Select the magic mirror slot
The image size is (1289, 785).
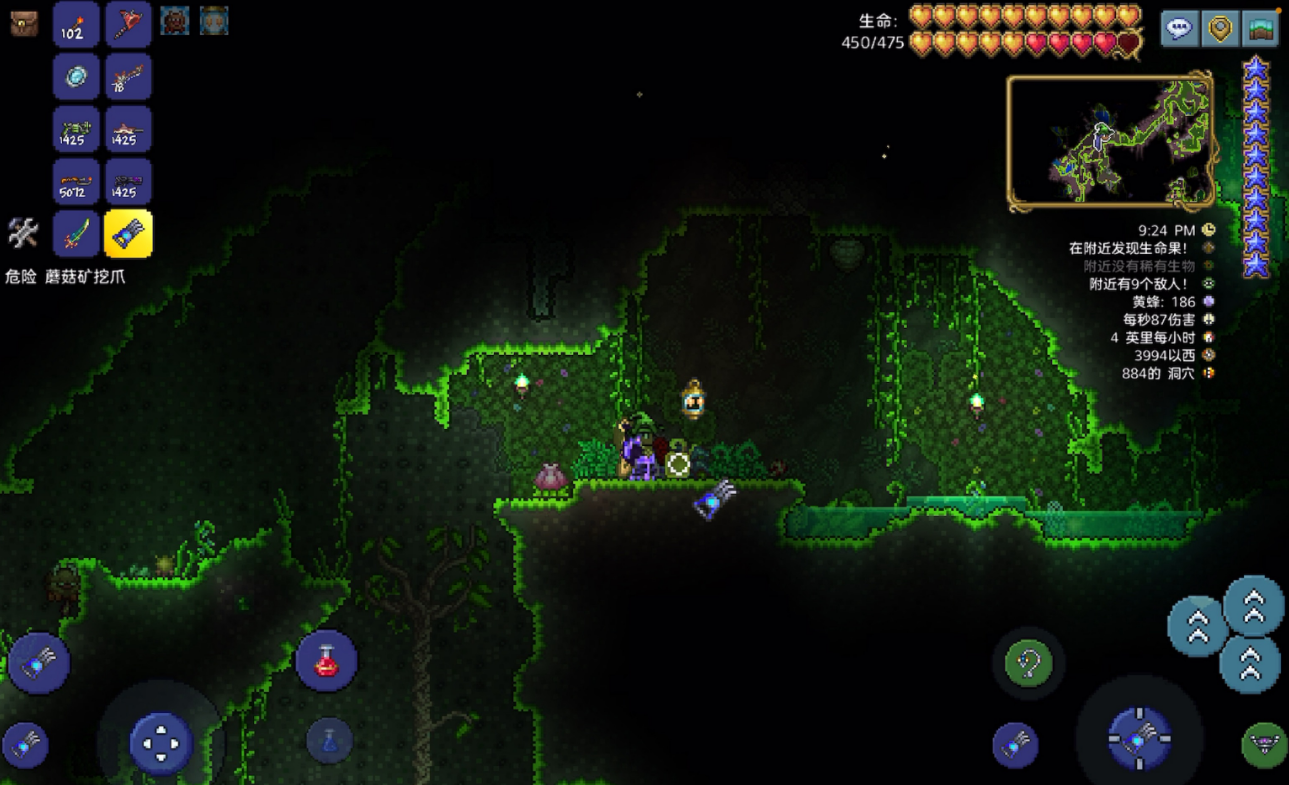coord(76,77)
